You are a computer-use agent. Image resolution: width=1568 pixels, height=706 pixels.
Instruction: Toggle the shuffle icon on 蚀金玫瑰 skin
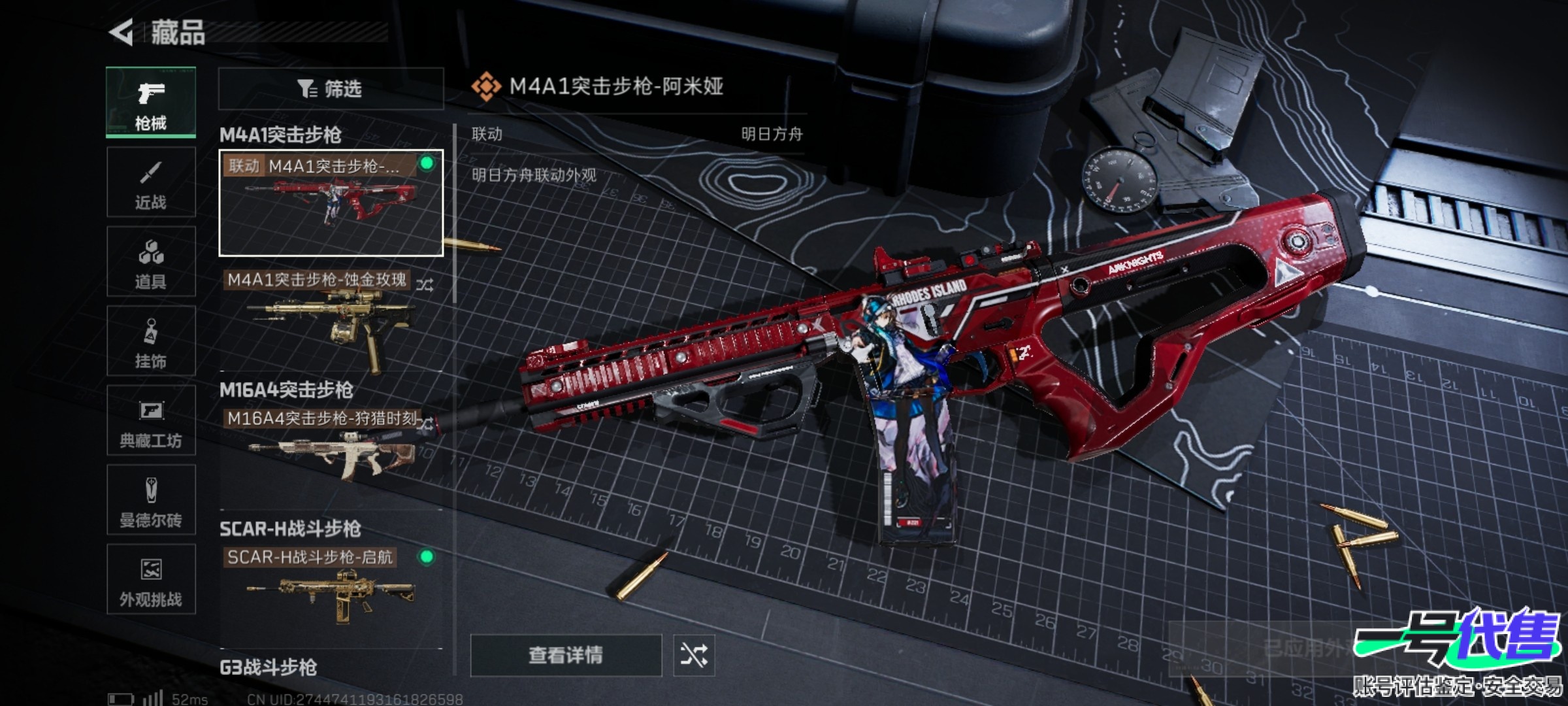pyautogui.click(x=425, y=285)
